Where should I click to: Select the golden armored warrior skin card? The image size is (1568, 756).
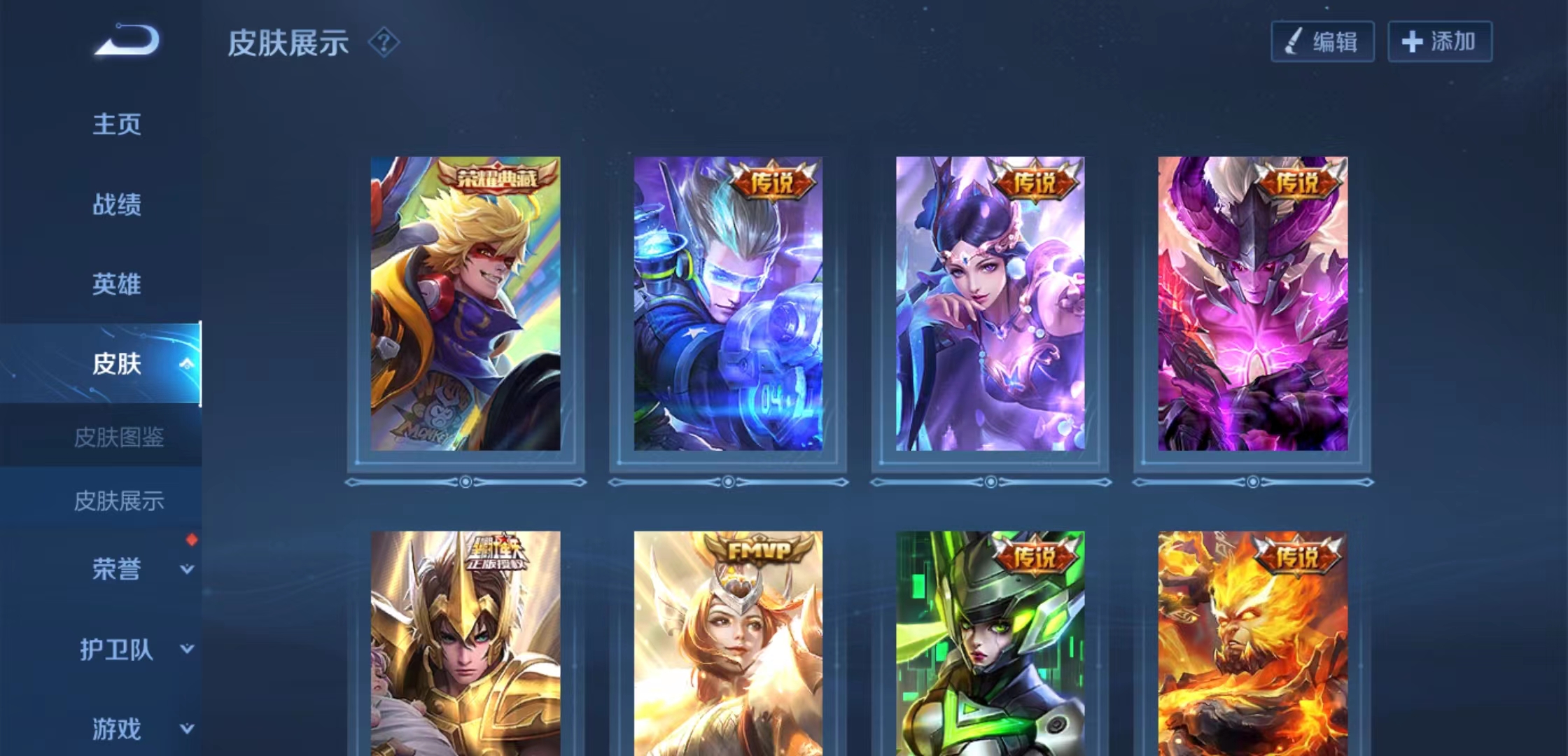click(x=465, y=644)
